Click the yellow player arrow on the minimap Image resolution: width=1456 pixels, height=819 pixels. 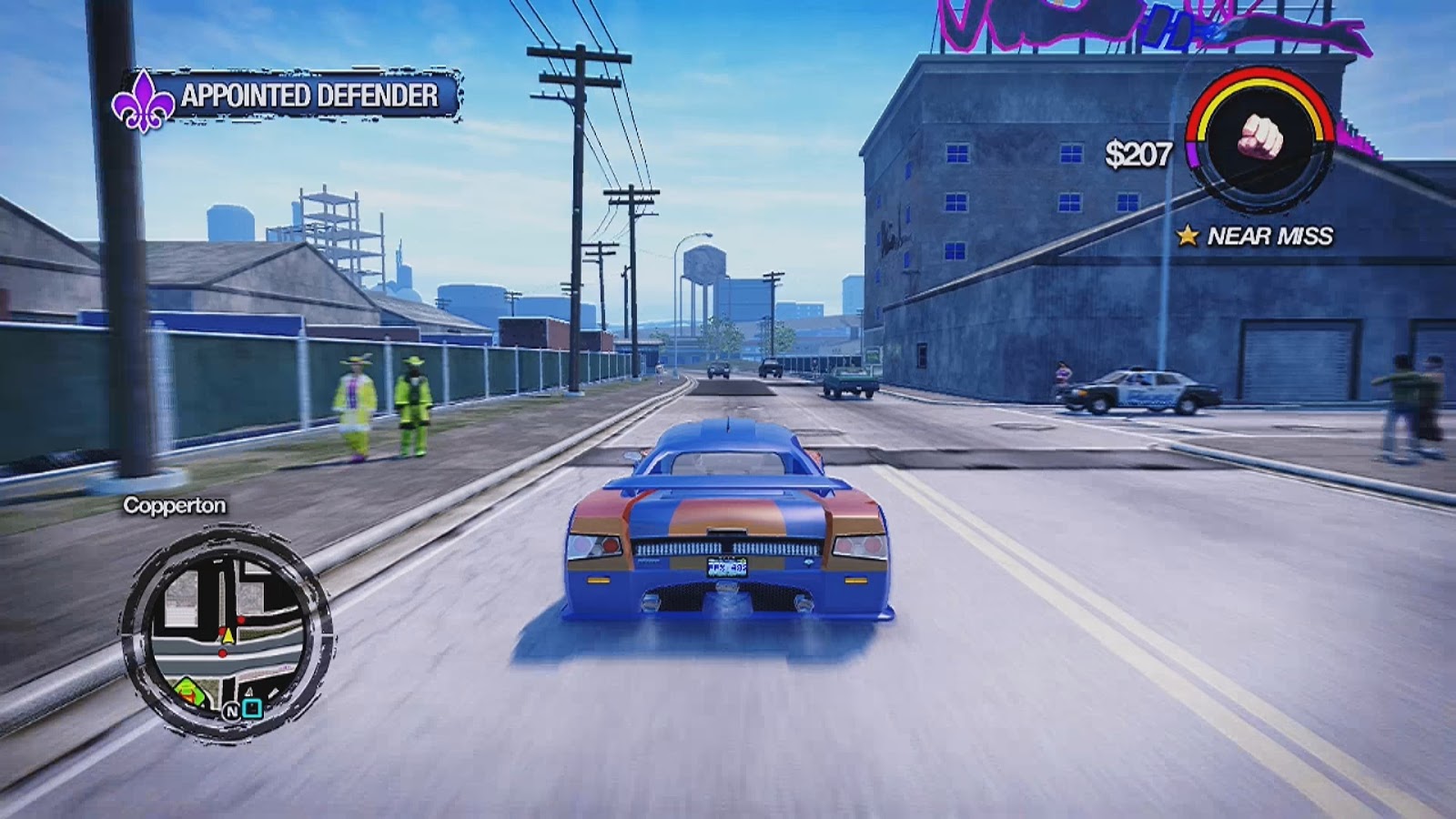tap(227, 634)
